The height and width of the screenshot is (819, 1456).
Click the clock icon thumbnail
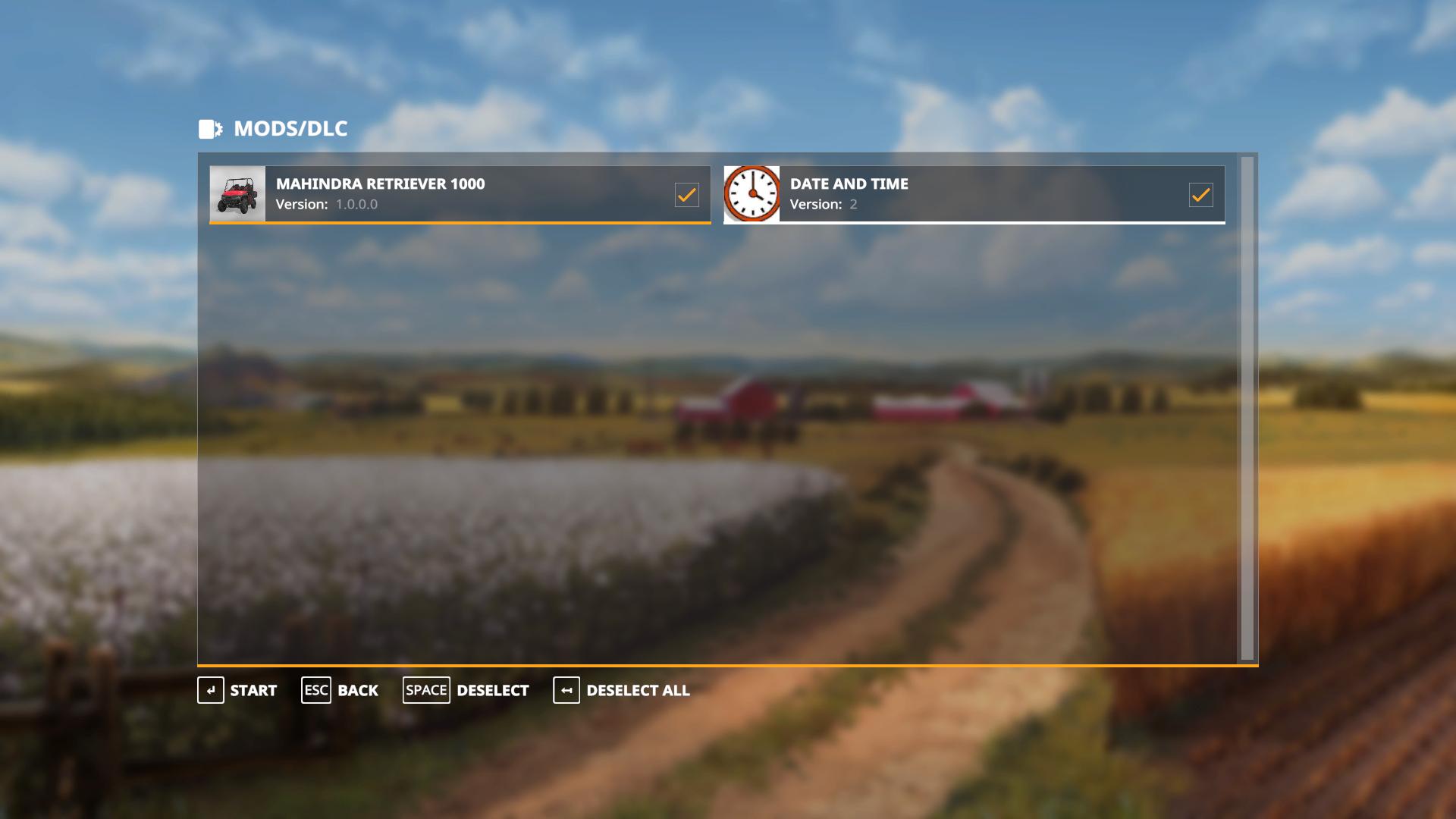tap(752, 194)
